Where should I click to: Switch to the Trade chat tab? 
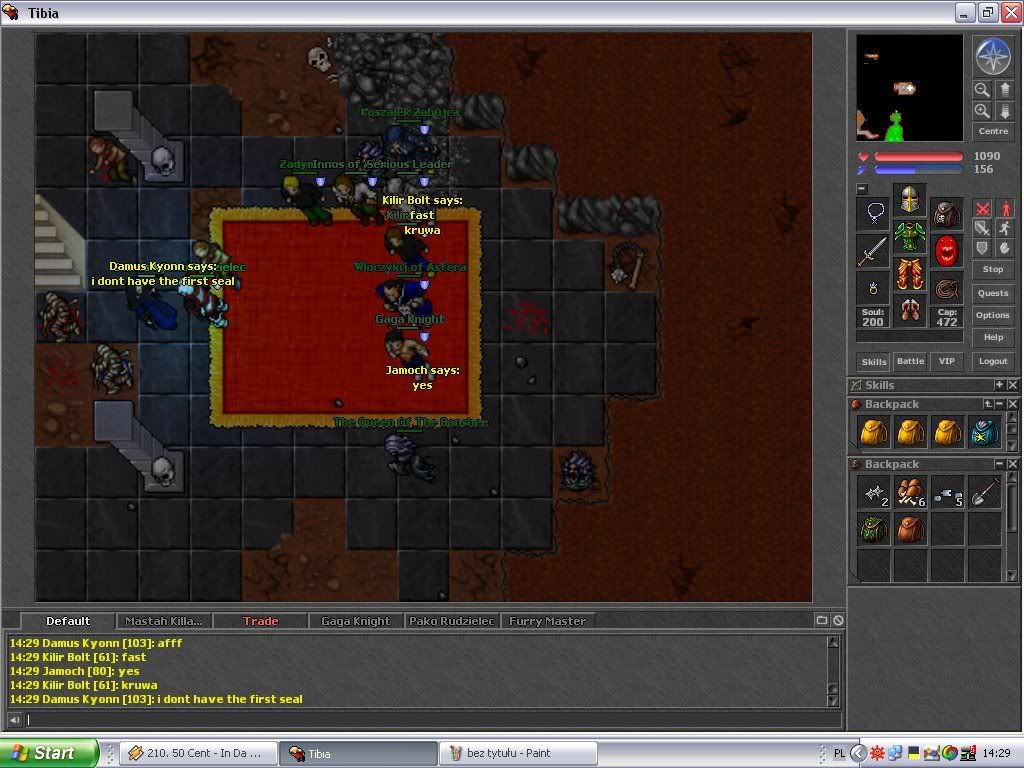coord(260,621)
